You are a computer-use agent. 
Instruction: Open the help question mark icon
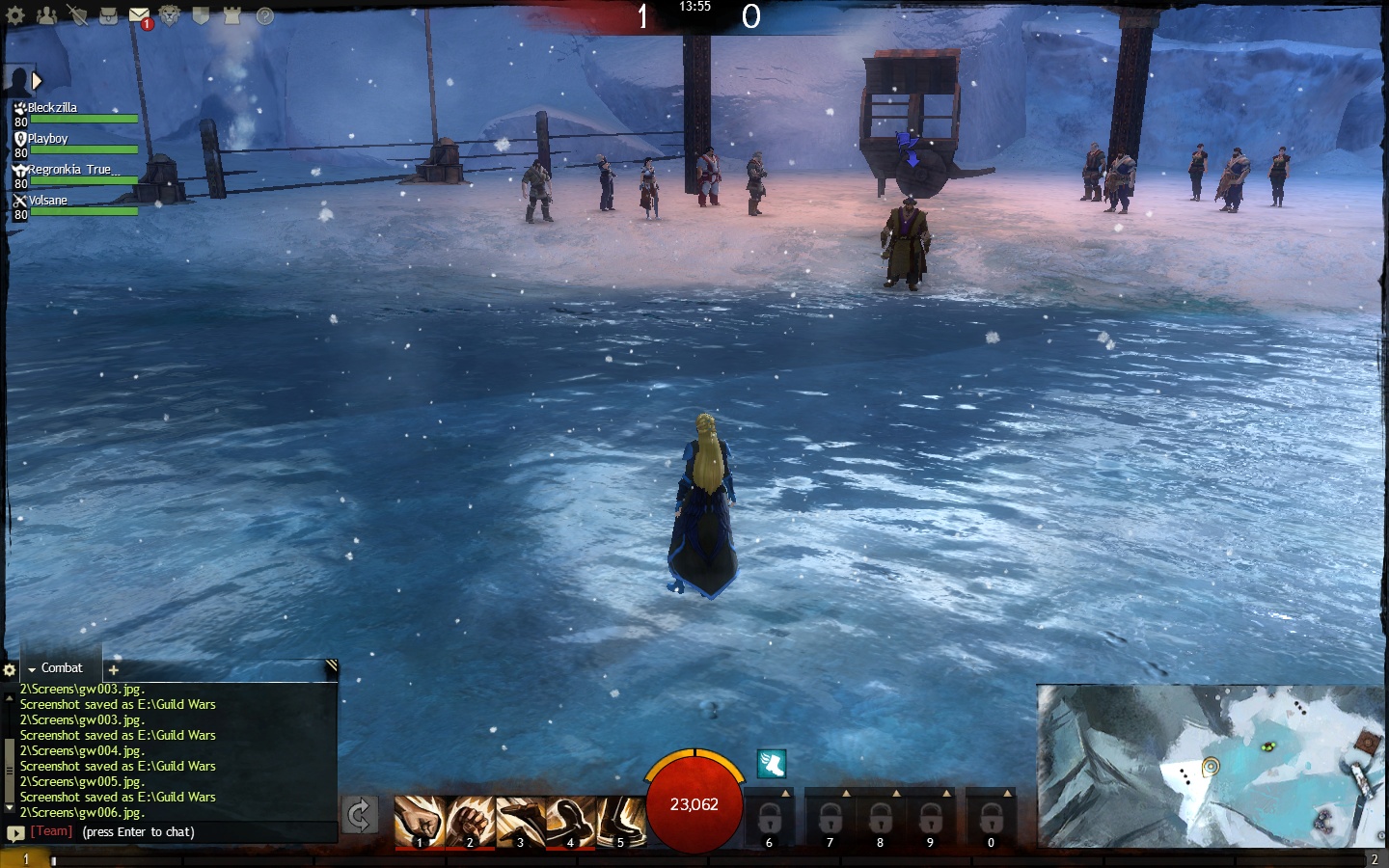(x=264, y=15)
